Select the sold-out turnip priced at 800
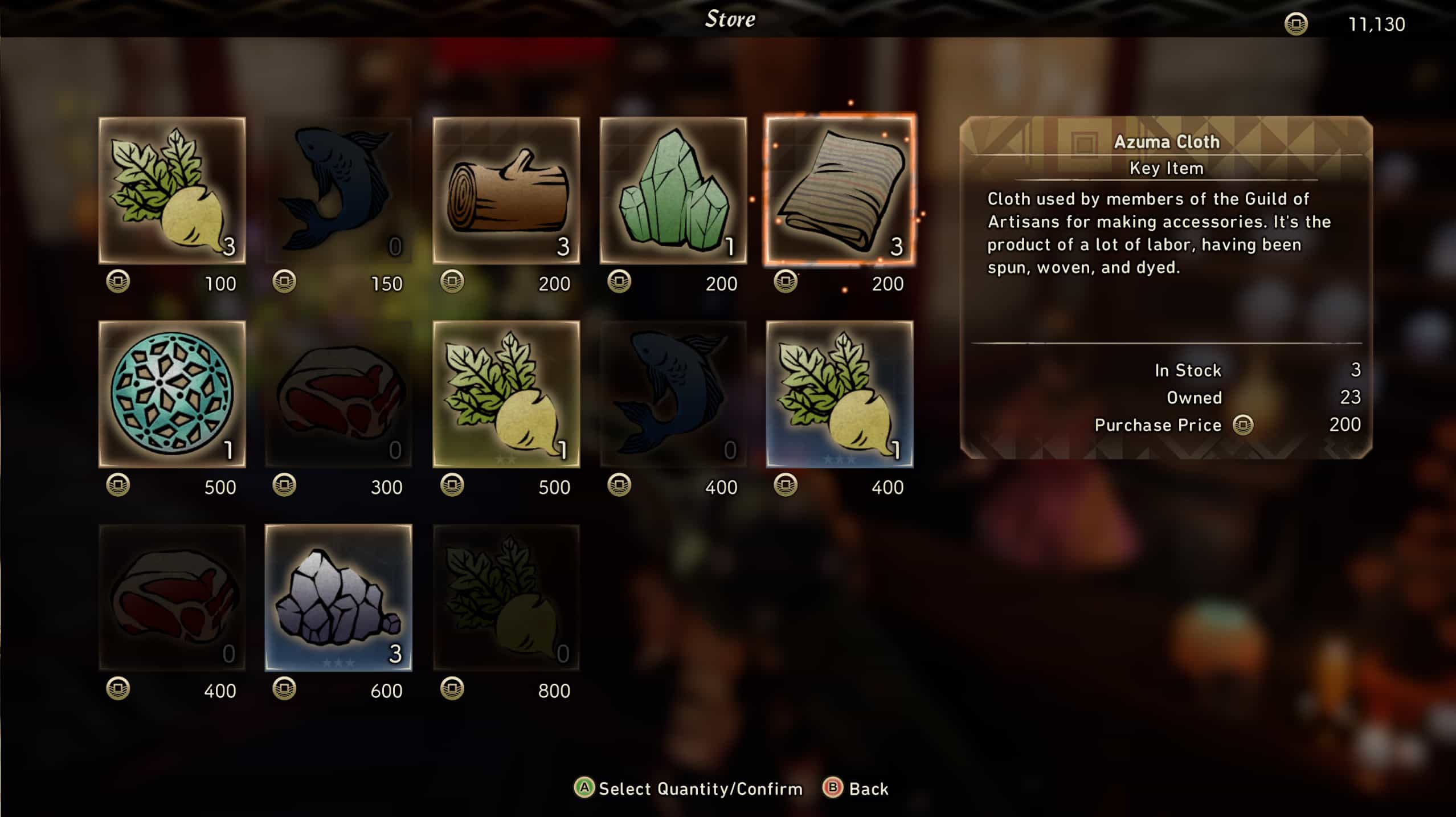Screen dimensions: 1456x817 pyautogui.click(x=506, y=597)
